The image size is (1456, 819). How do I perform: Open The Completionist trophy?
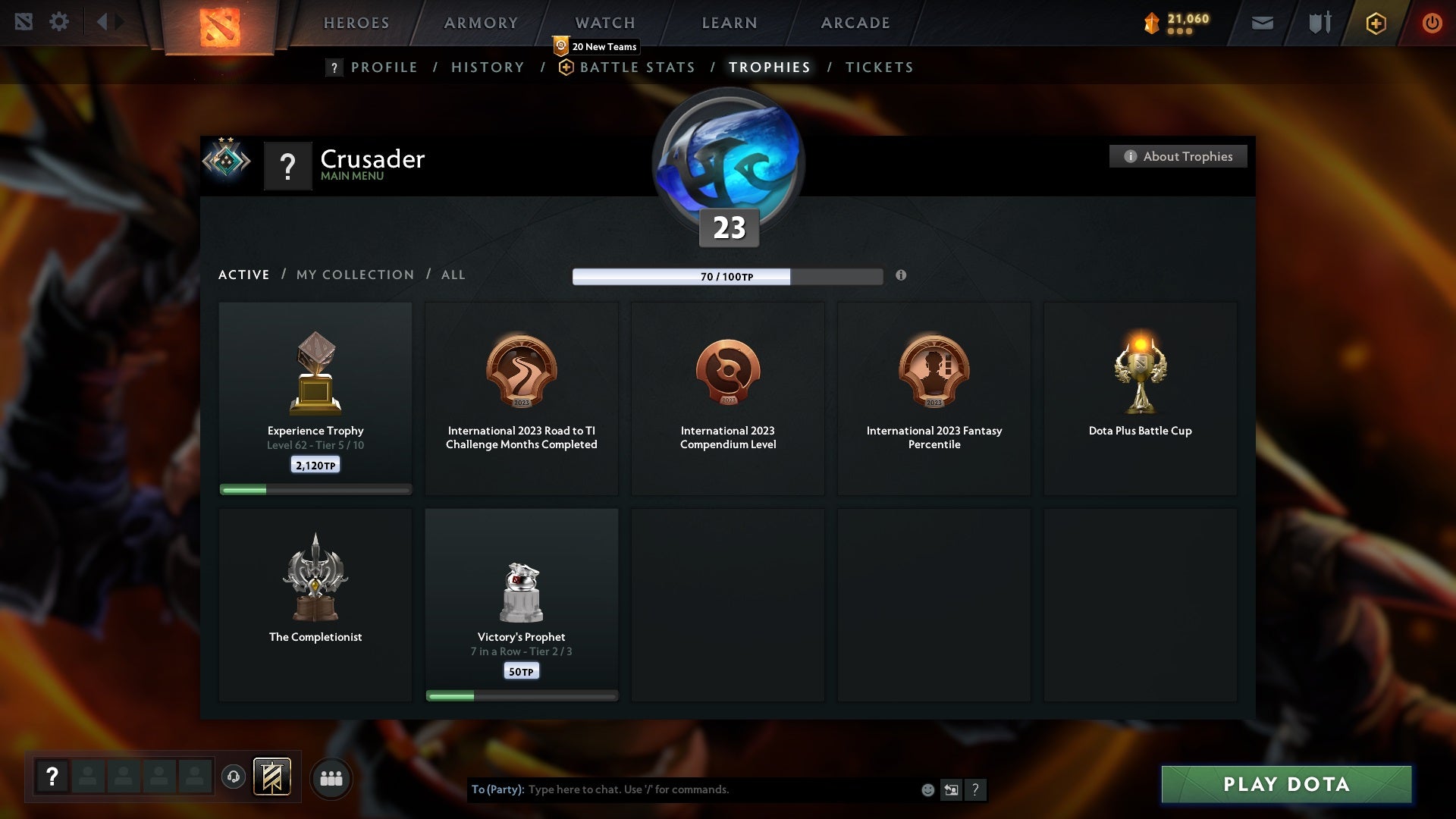315,604
